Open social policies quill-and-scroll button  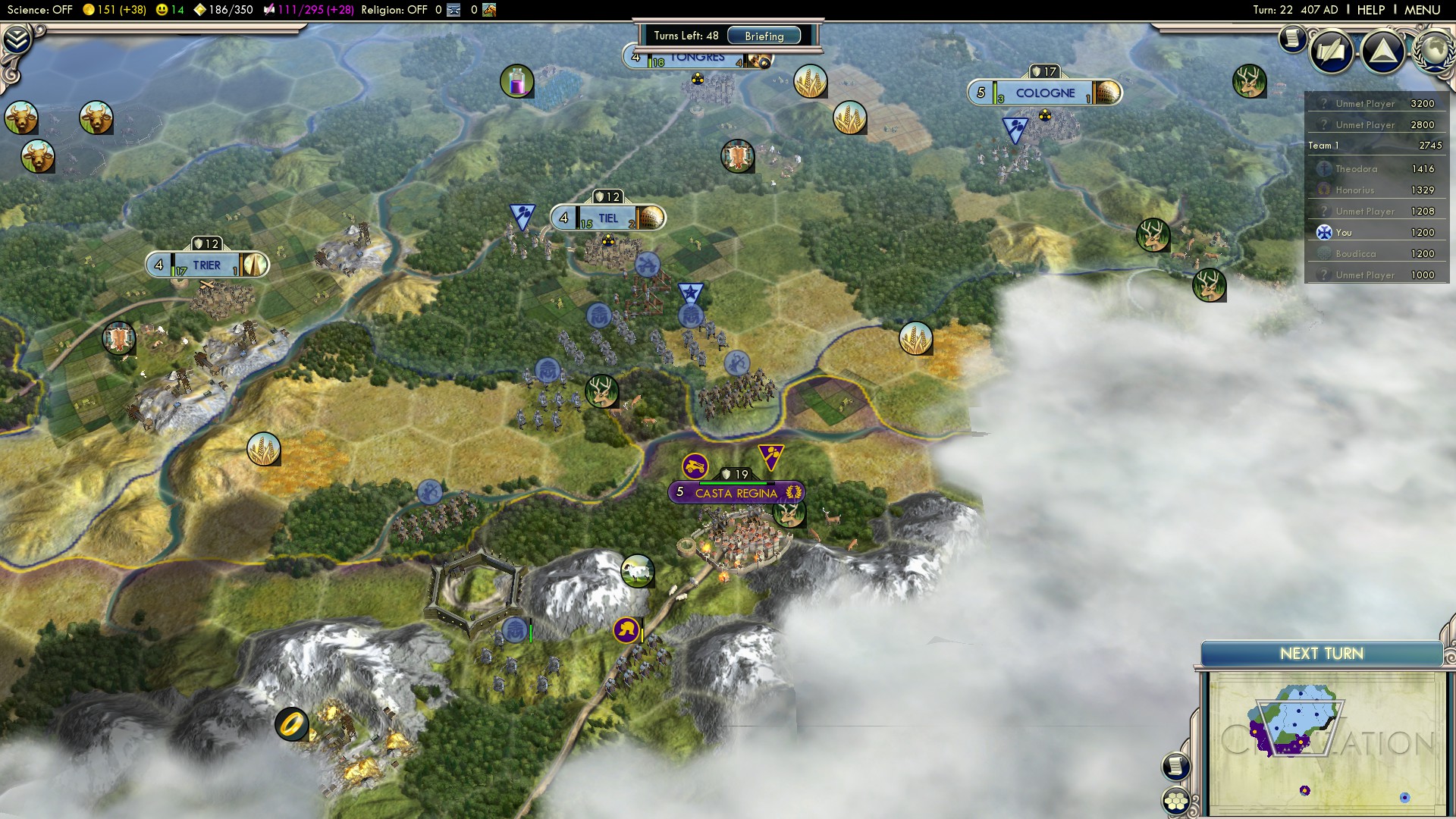click(x=1331, y=52)
